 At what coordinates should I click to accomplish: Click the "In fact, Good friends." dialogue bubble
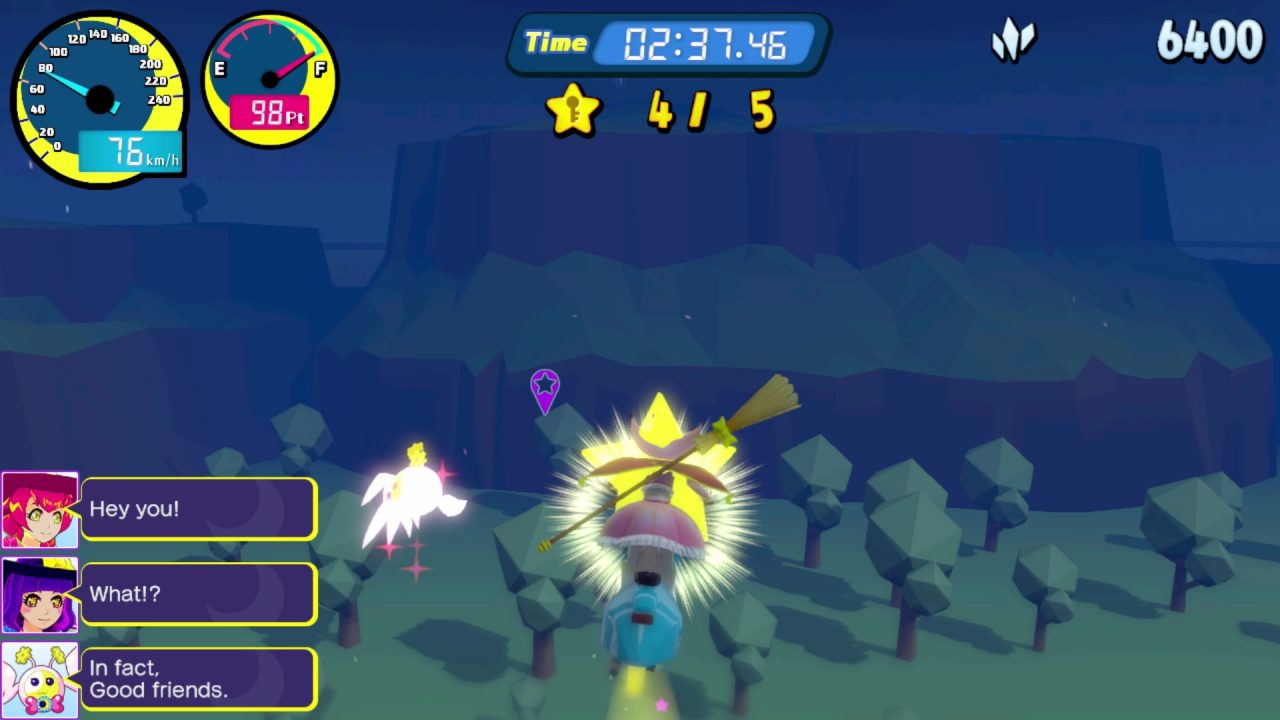pyautogui.click(x=199, y=679)
